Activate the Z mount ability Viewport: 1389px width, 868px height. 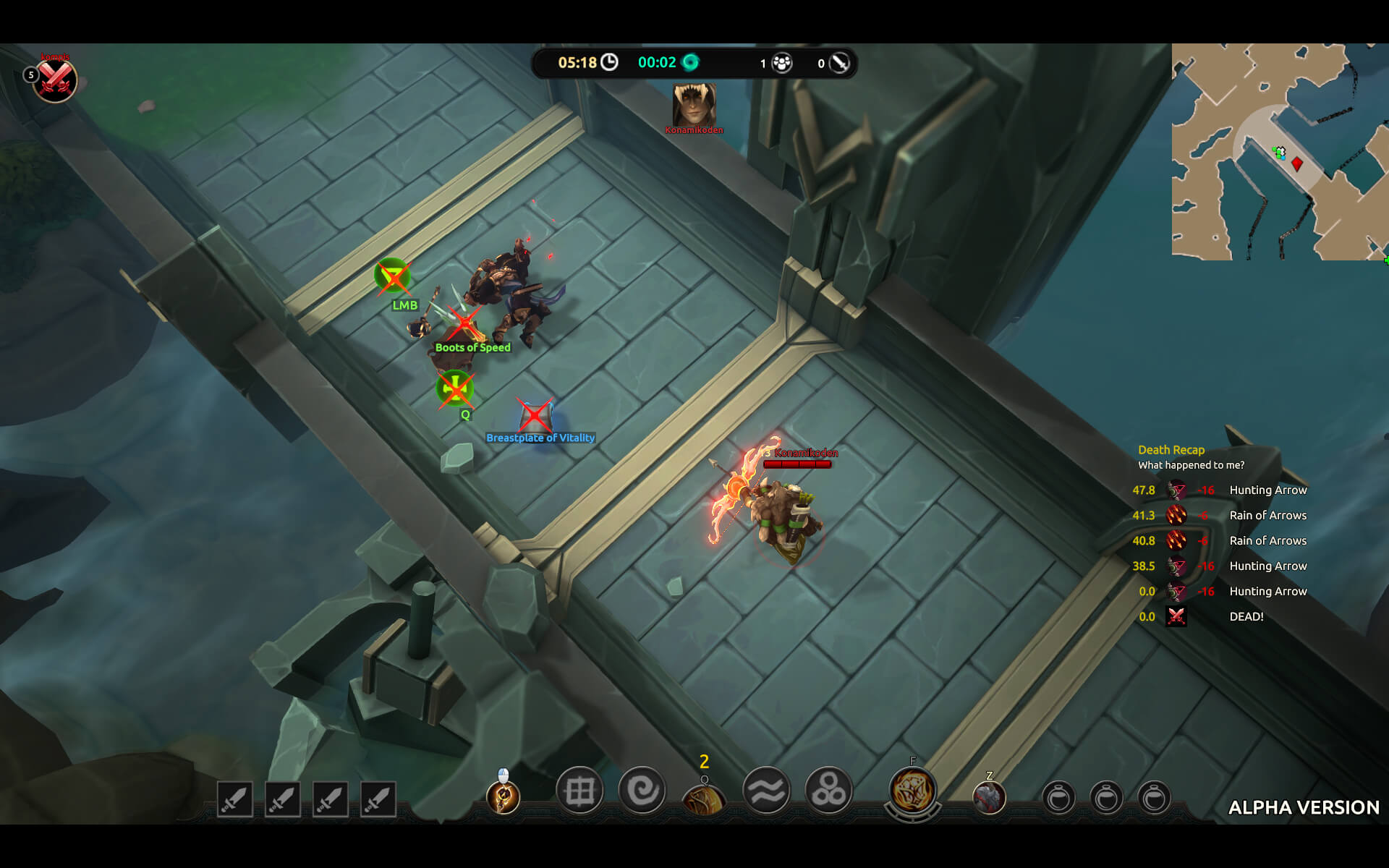pos(989,798)
